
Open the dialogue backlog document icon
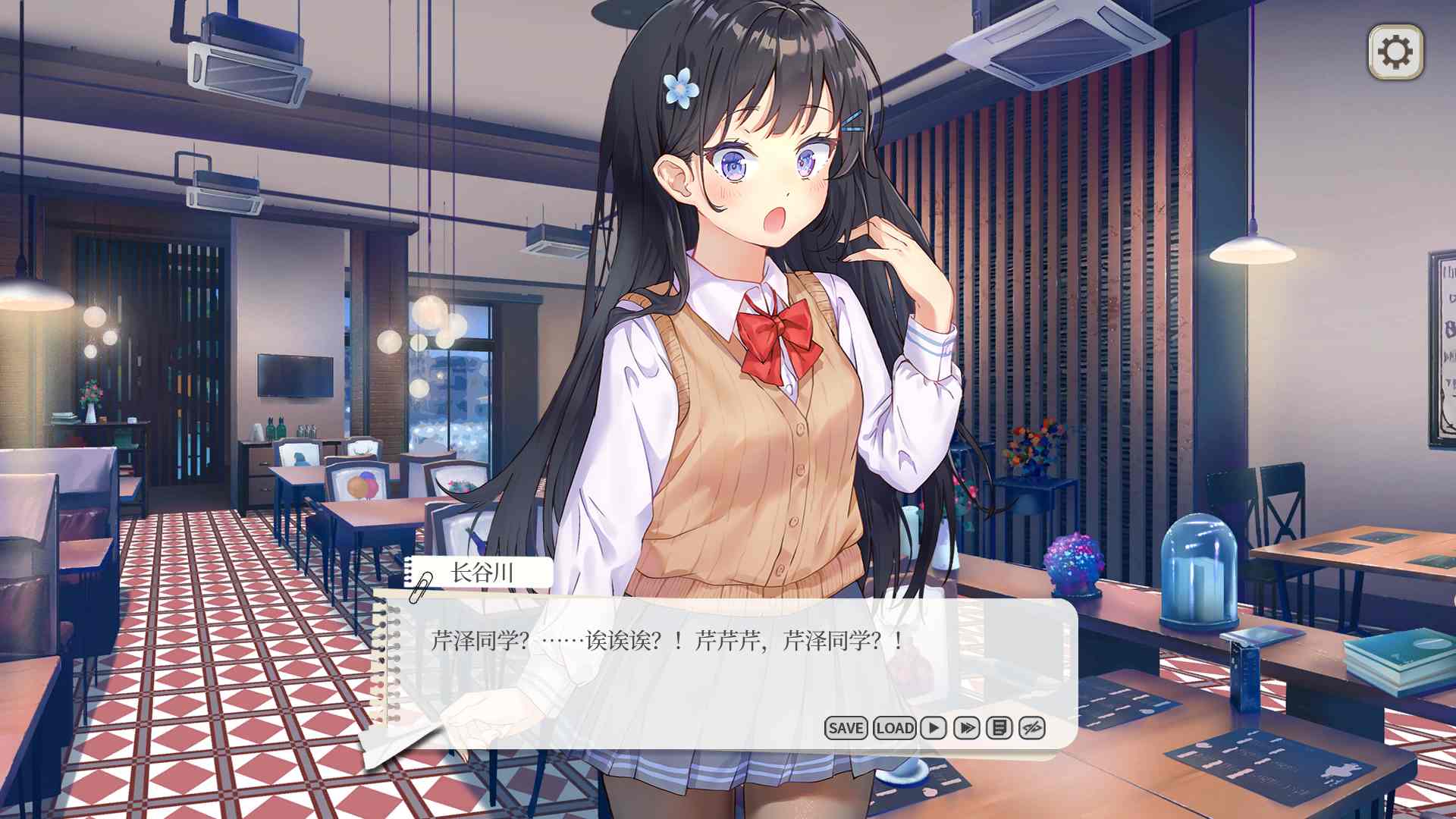click(999, 728)
